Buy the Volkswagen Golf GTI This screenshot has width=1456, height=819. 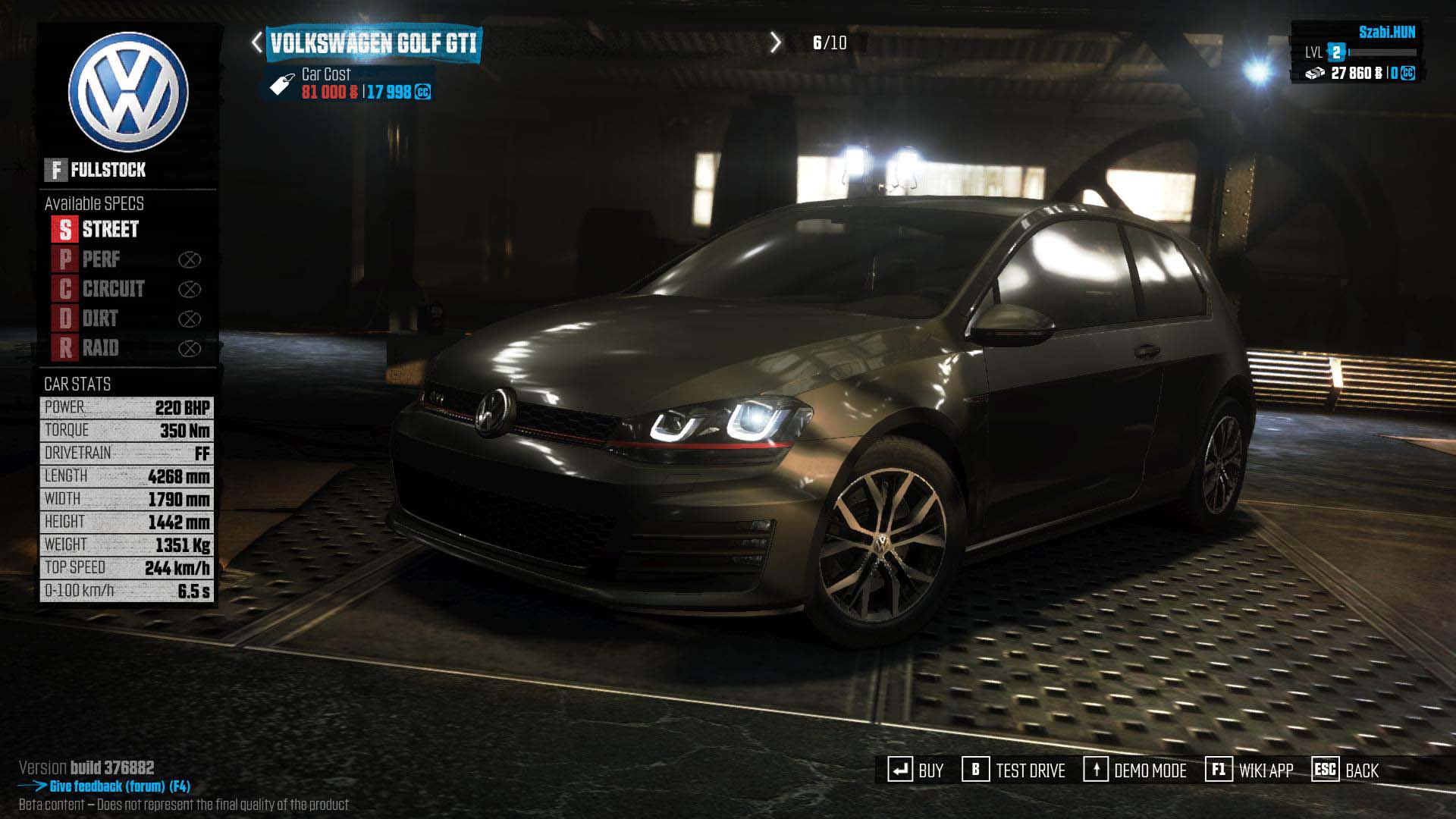pyautogui.click(x=916, y=770)
